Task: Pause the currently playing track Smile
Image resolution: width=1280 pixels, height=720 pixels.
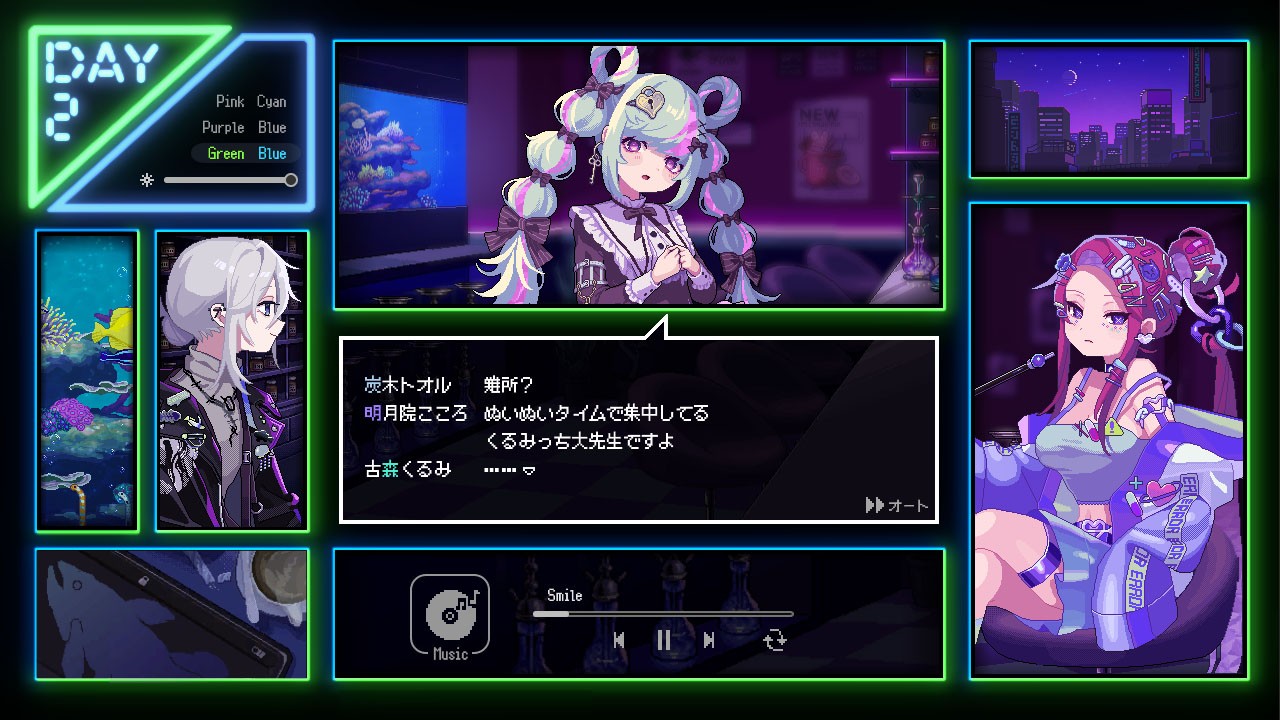Action: click(664, 641)
